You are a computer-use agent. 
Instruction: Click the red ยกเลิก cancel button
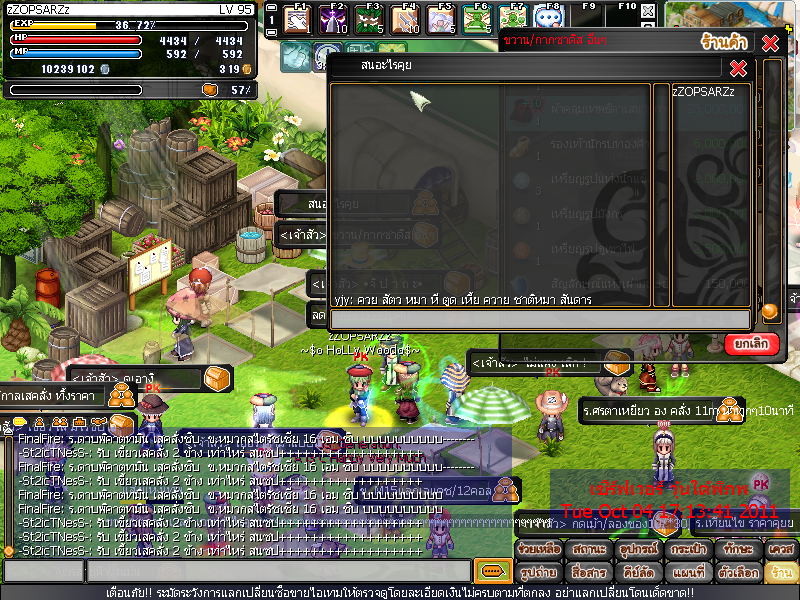752,343
